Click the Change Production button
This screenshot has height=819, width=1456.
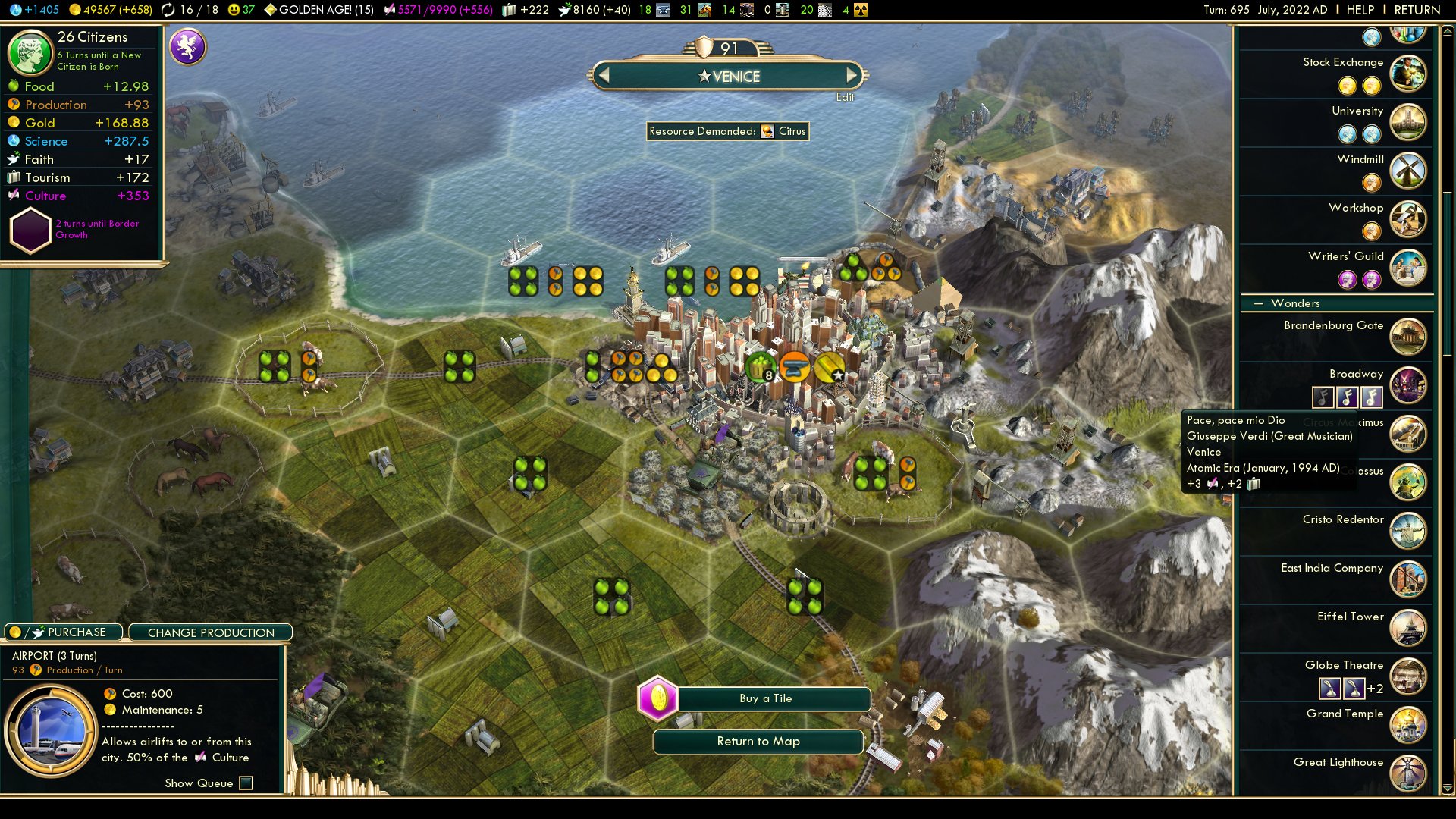click(x=211, y=632)
